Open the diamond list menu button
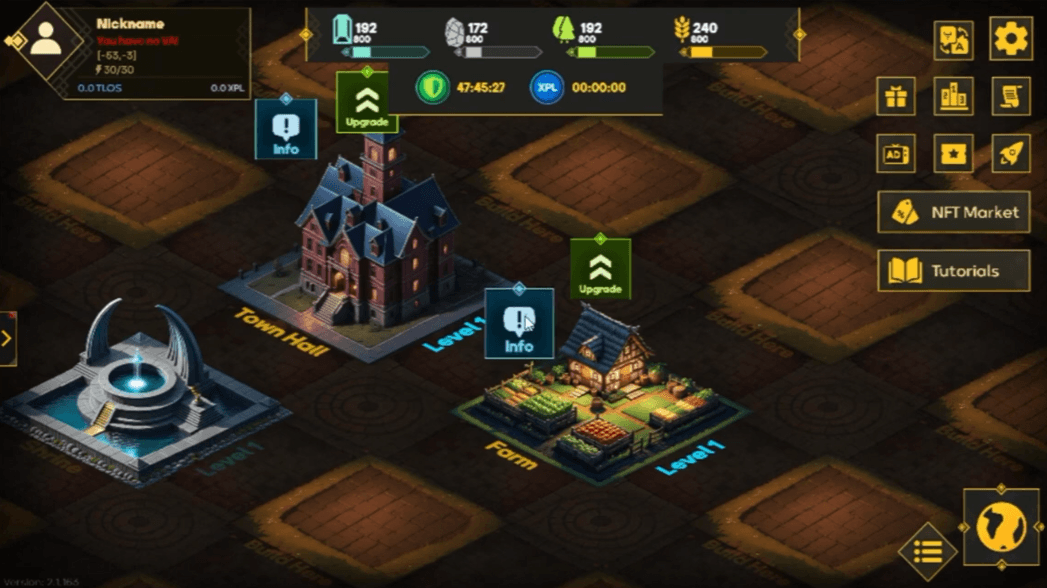 928,551
